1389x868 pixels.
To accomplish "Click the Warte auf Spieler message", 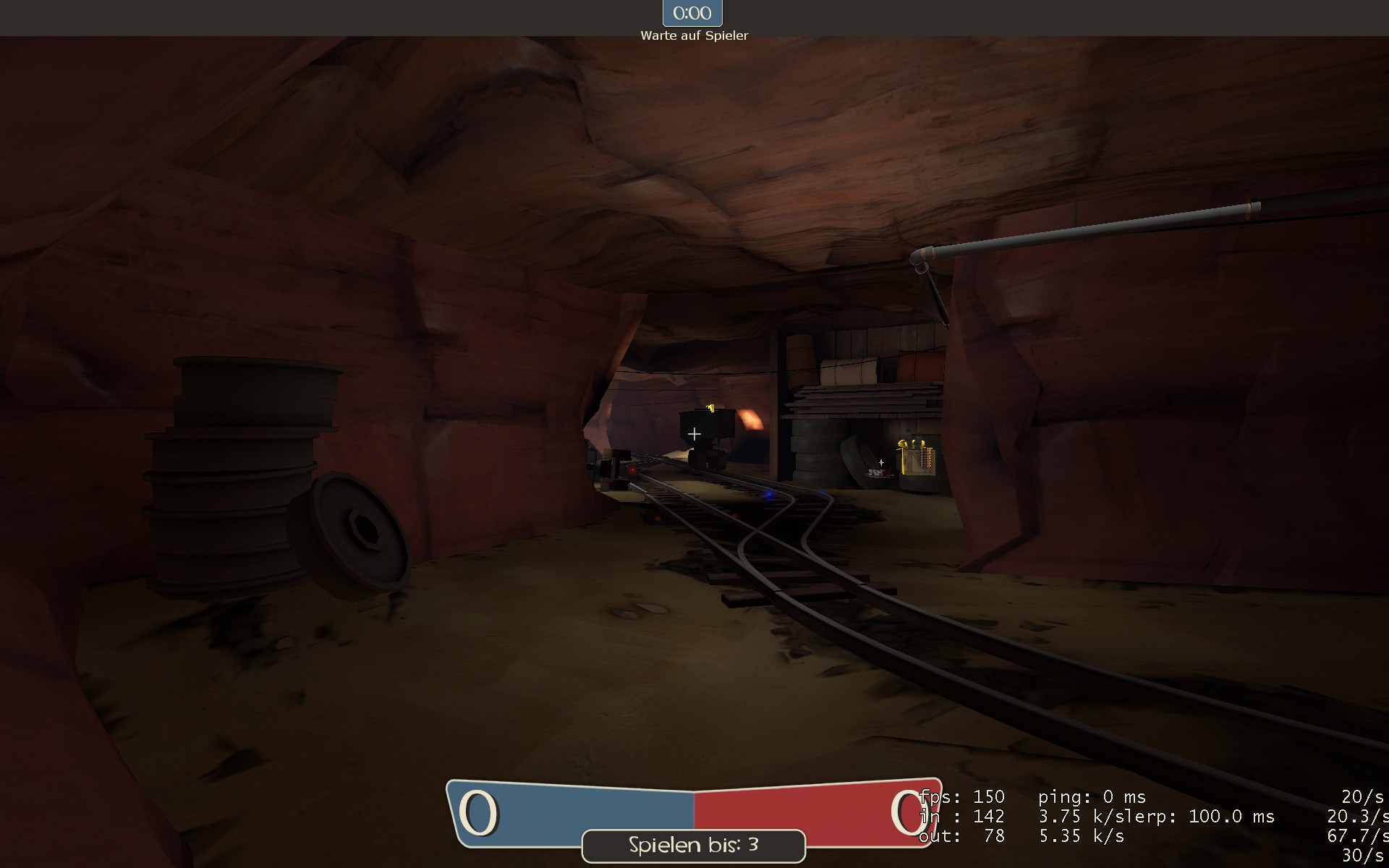I will (694, 35).
